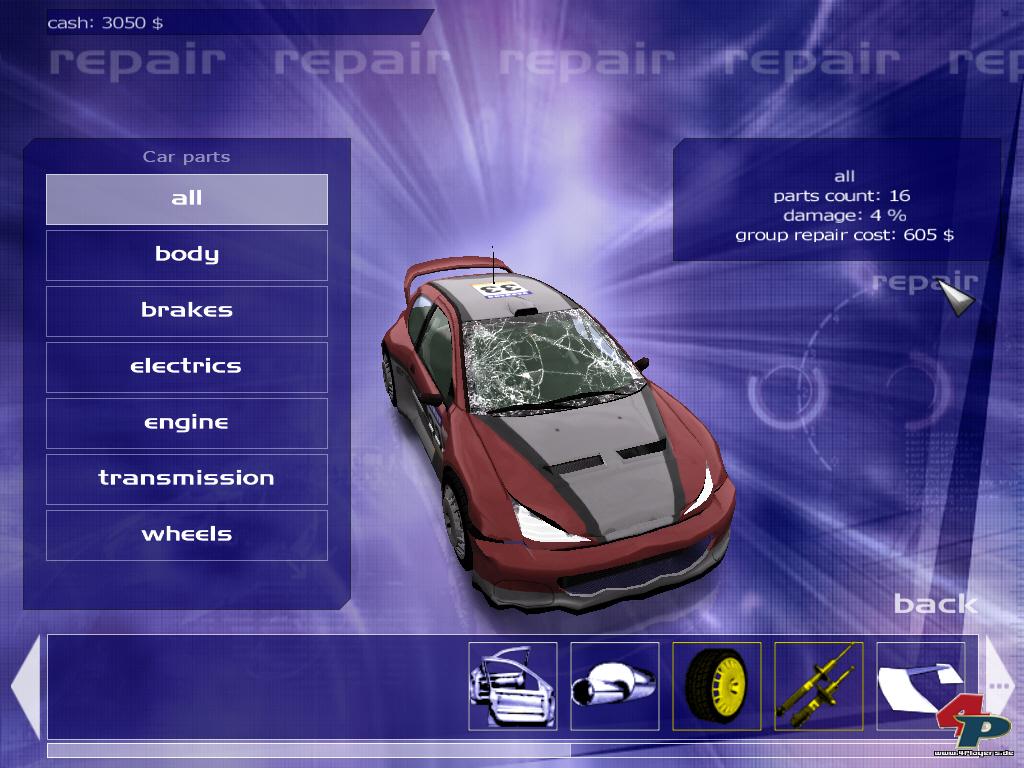
Task: Pick the yellow shock absorbers thumbnail
Action: click(x=819, y=686)
